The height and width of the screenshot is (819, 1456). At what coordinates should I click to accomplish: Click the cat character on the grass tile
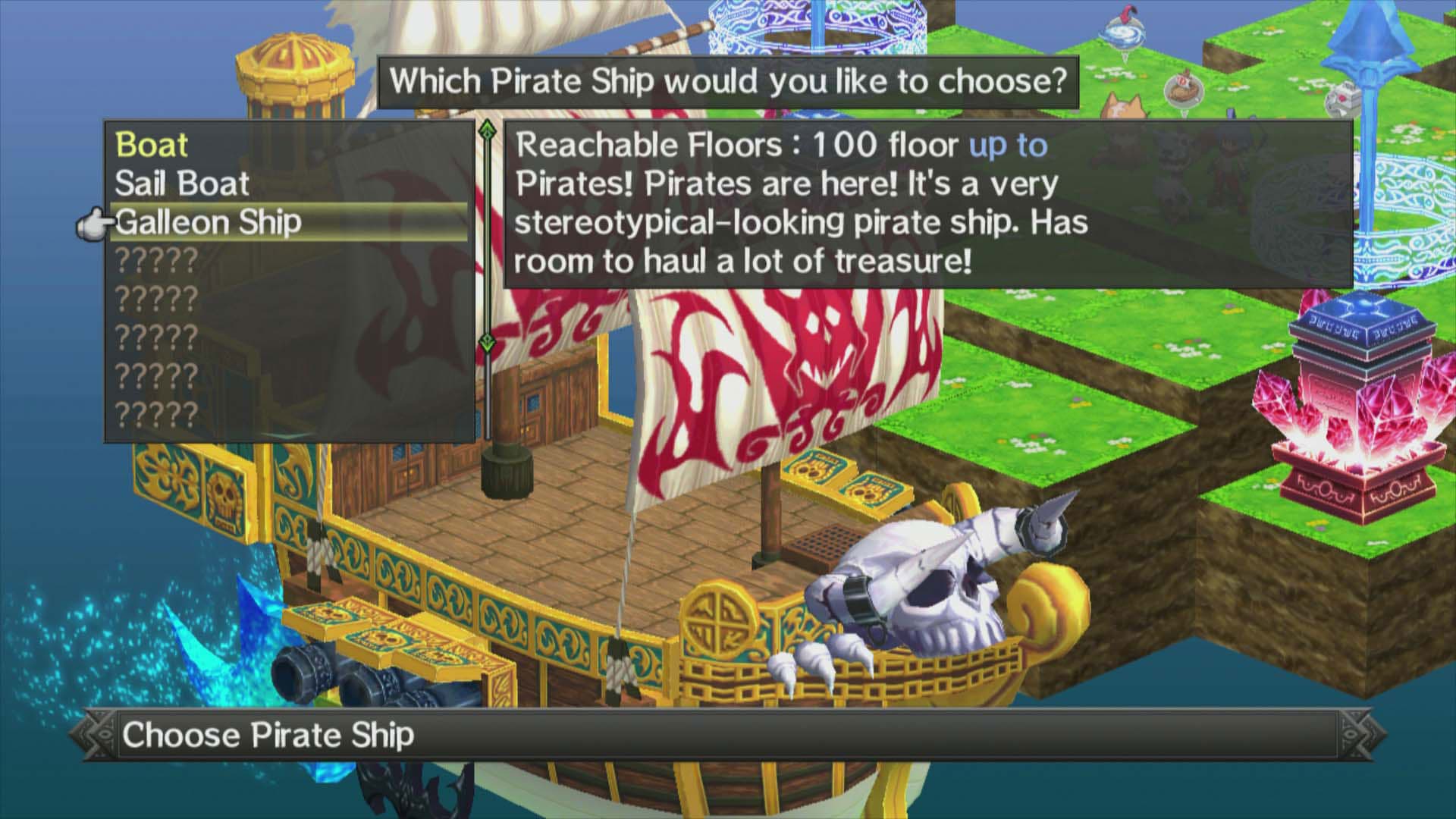[1121, 107]
